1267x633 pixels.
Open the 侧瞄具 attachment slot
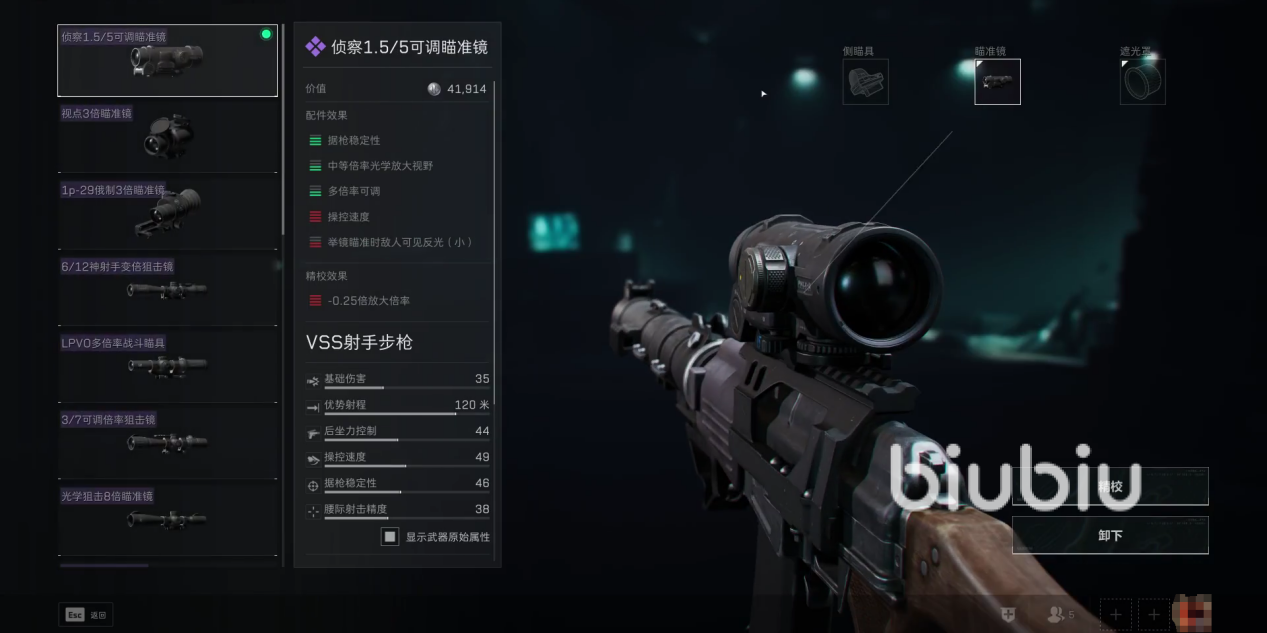point(865,82)
